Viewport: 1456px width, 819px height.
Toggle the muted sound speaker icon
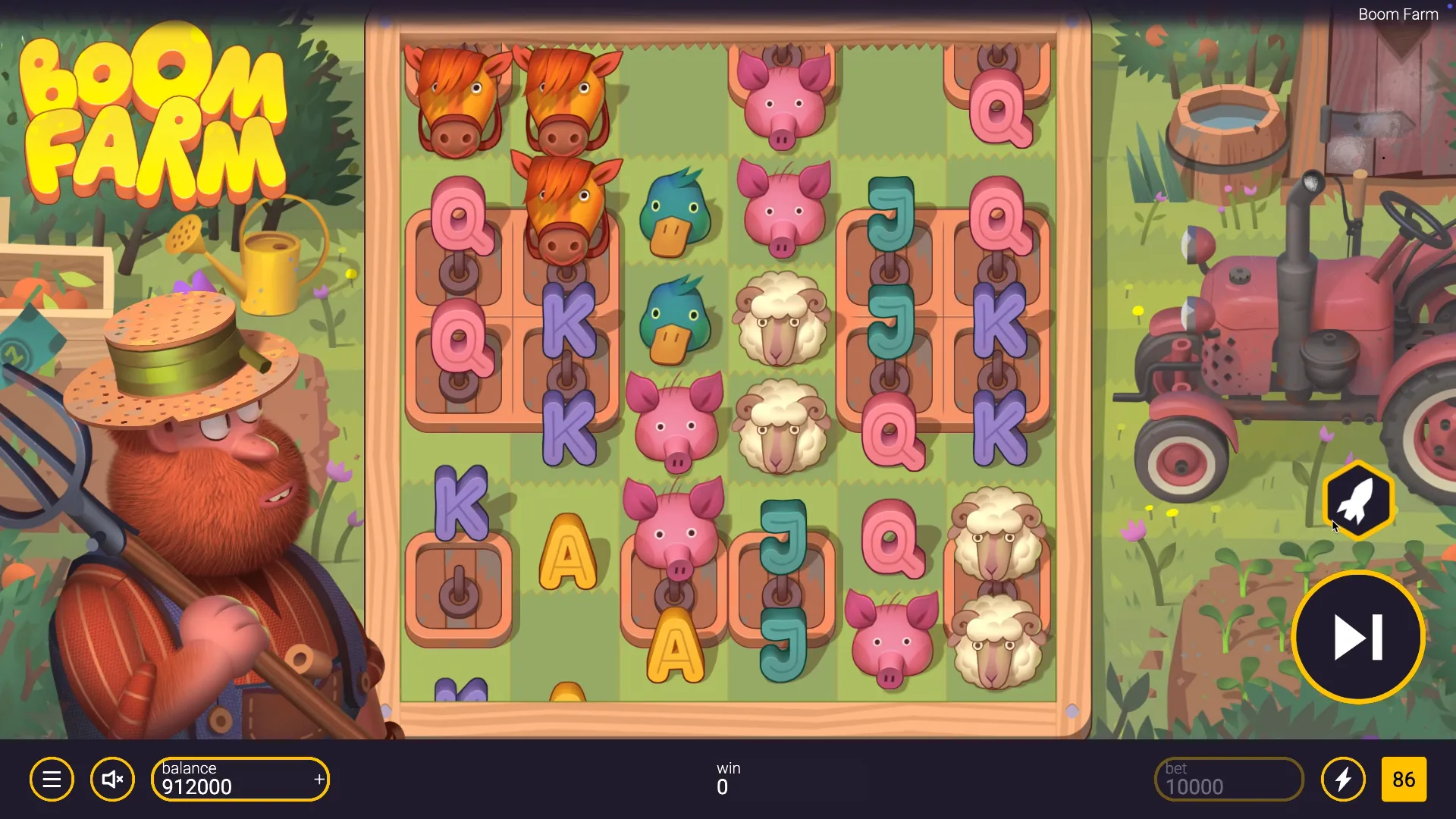pyautogui.click(x=112, y=780)
